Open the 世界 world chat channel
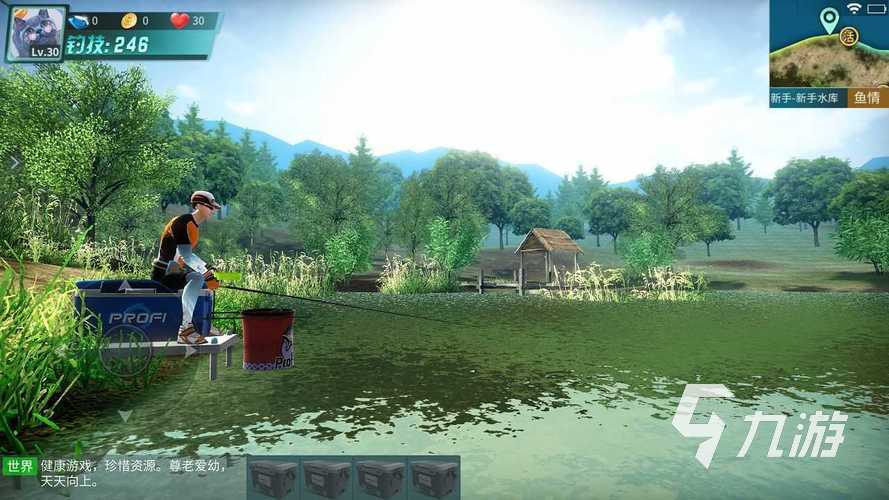889x500 pixels. click(x=19, y=466)
